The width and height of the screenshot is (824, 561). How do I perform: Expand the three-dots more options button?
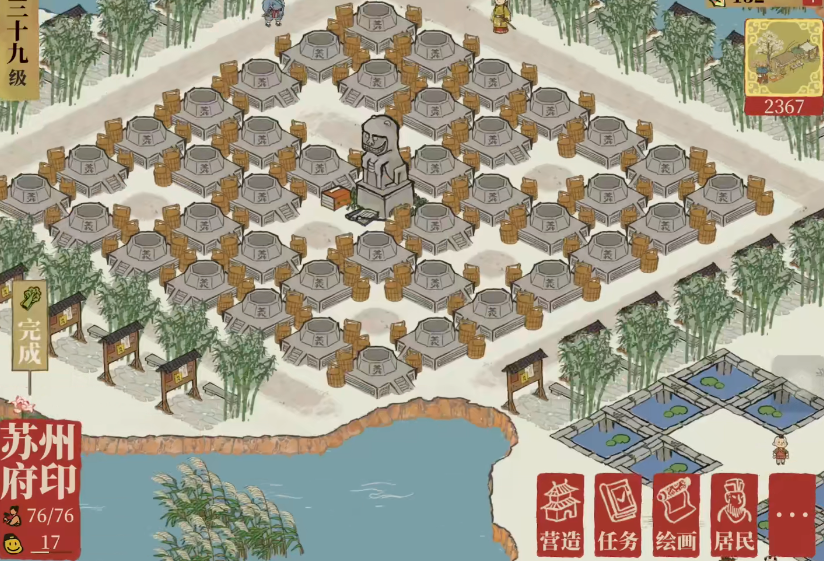coord(793,514)
